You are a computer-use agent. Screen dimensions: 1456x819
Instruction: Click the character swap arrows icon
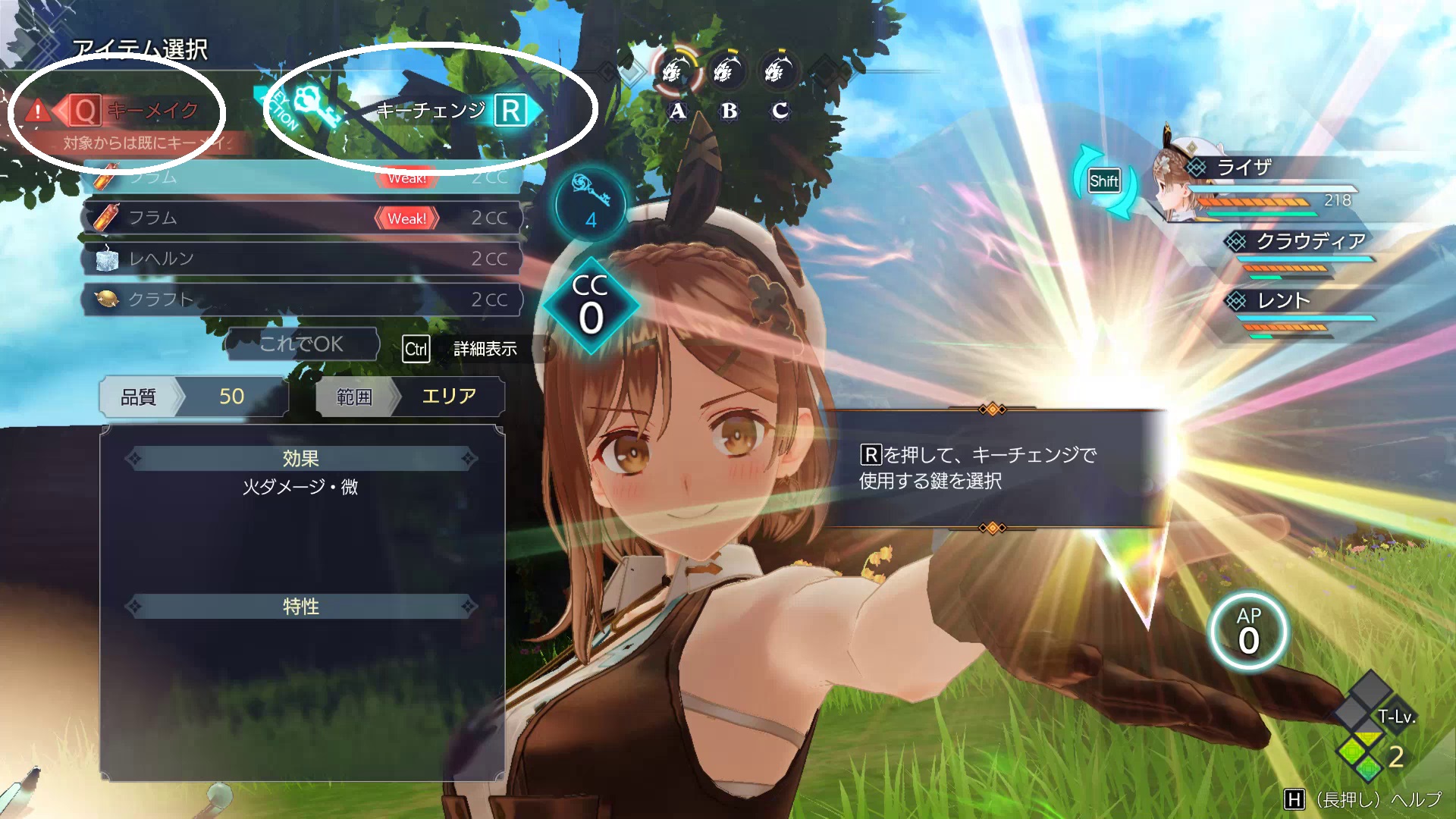1104,181
